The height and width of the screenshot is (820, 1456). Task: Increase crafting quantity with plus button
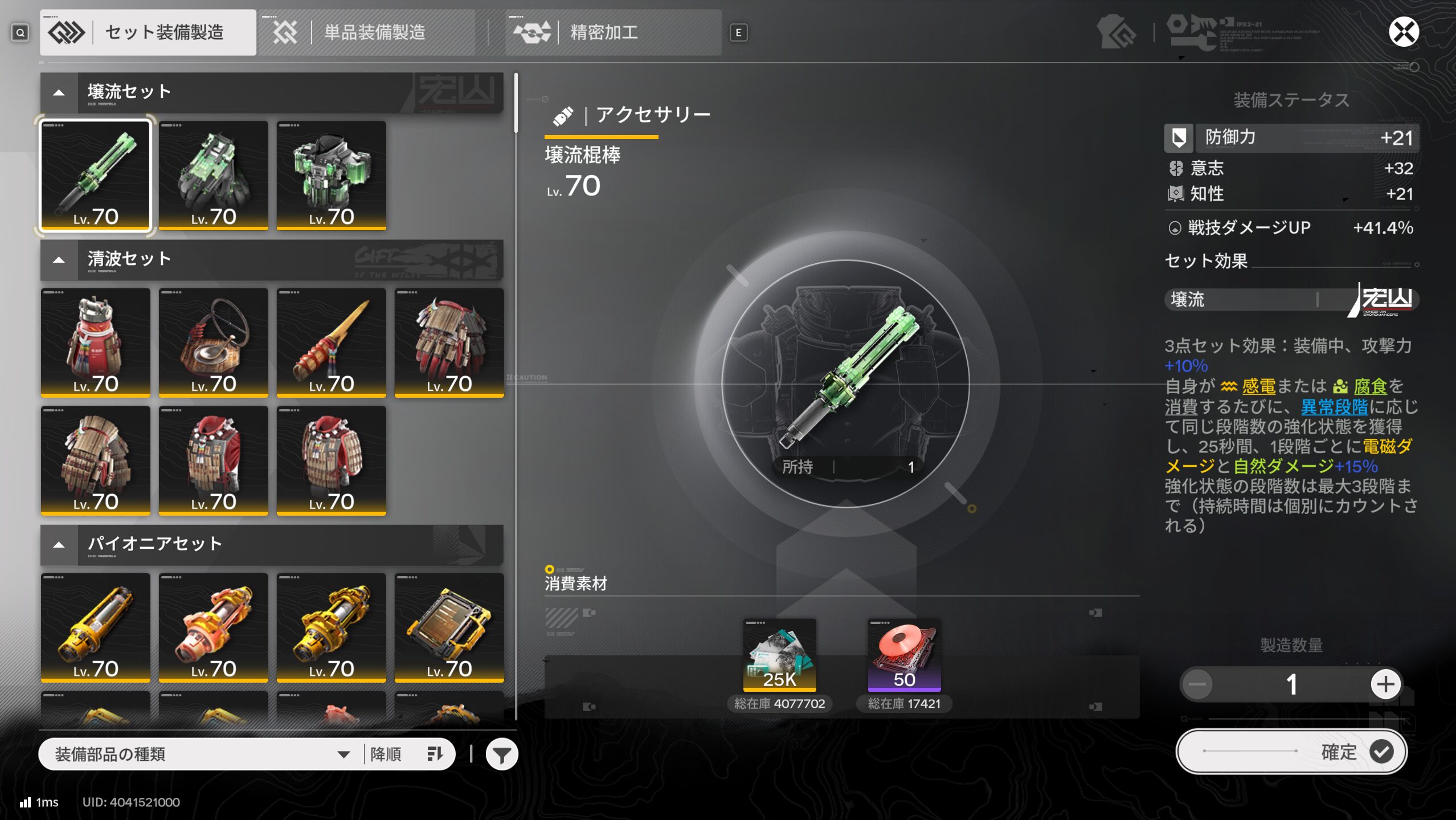(1385, 684)
